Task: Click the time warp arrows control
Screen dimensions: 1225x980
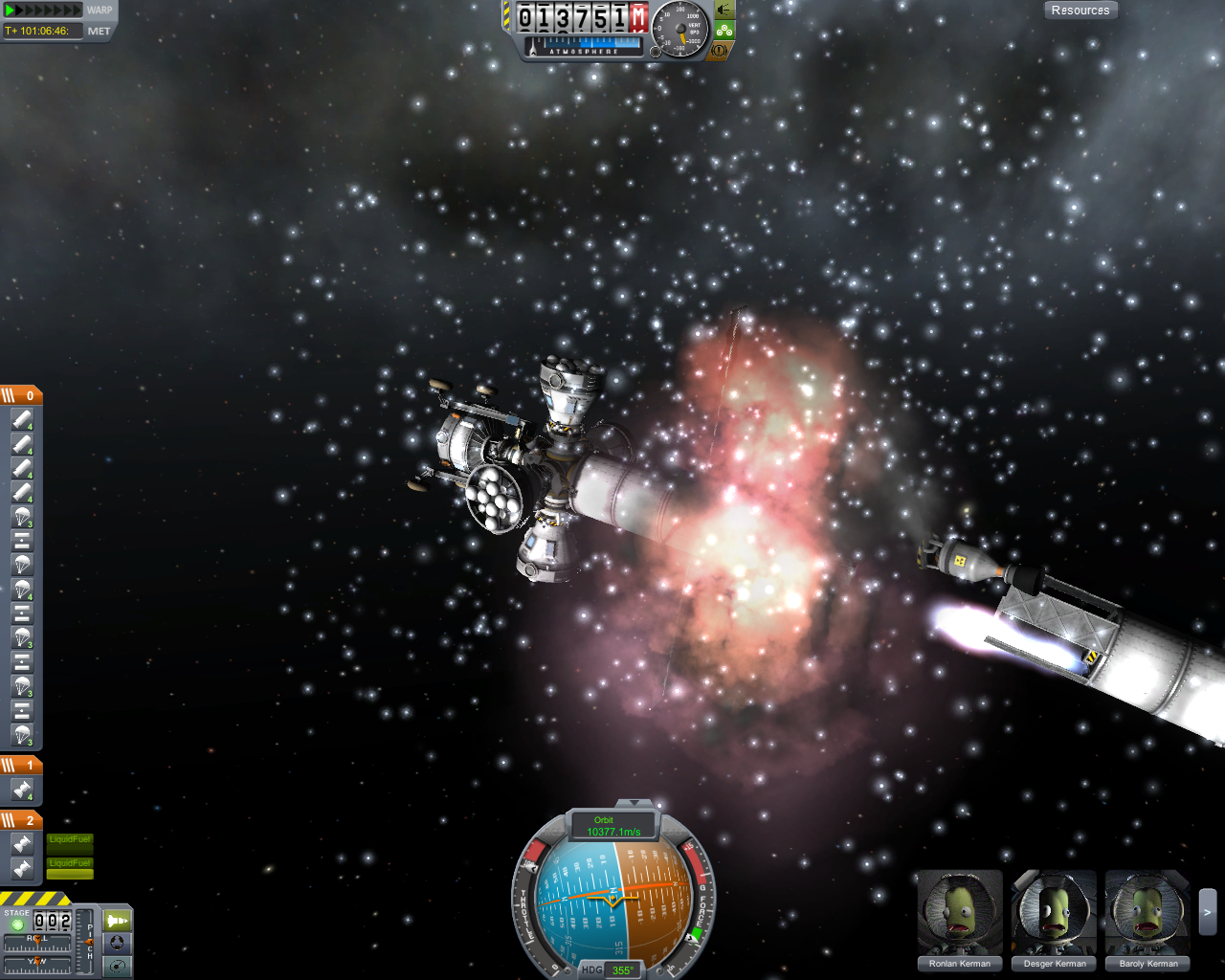Action: pos(43,11)
